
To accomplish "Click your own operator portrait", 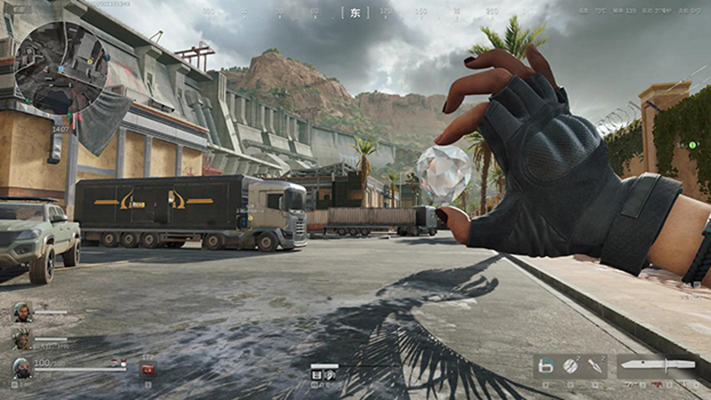I will pyautogui.click(x=21, y=368).
